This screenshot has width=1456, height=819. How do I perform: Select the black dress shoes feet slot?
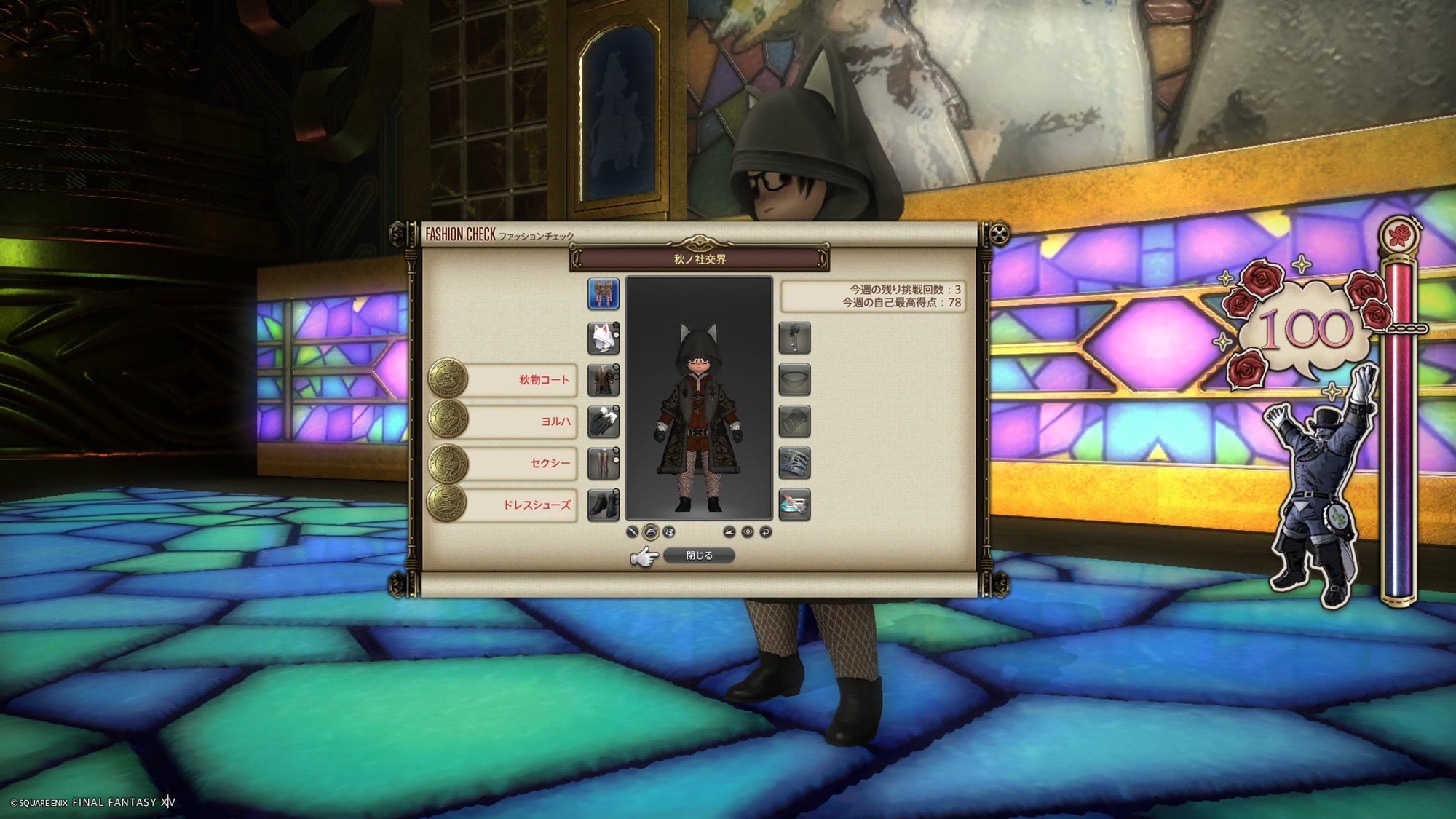click(603, 505)
